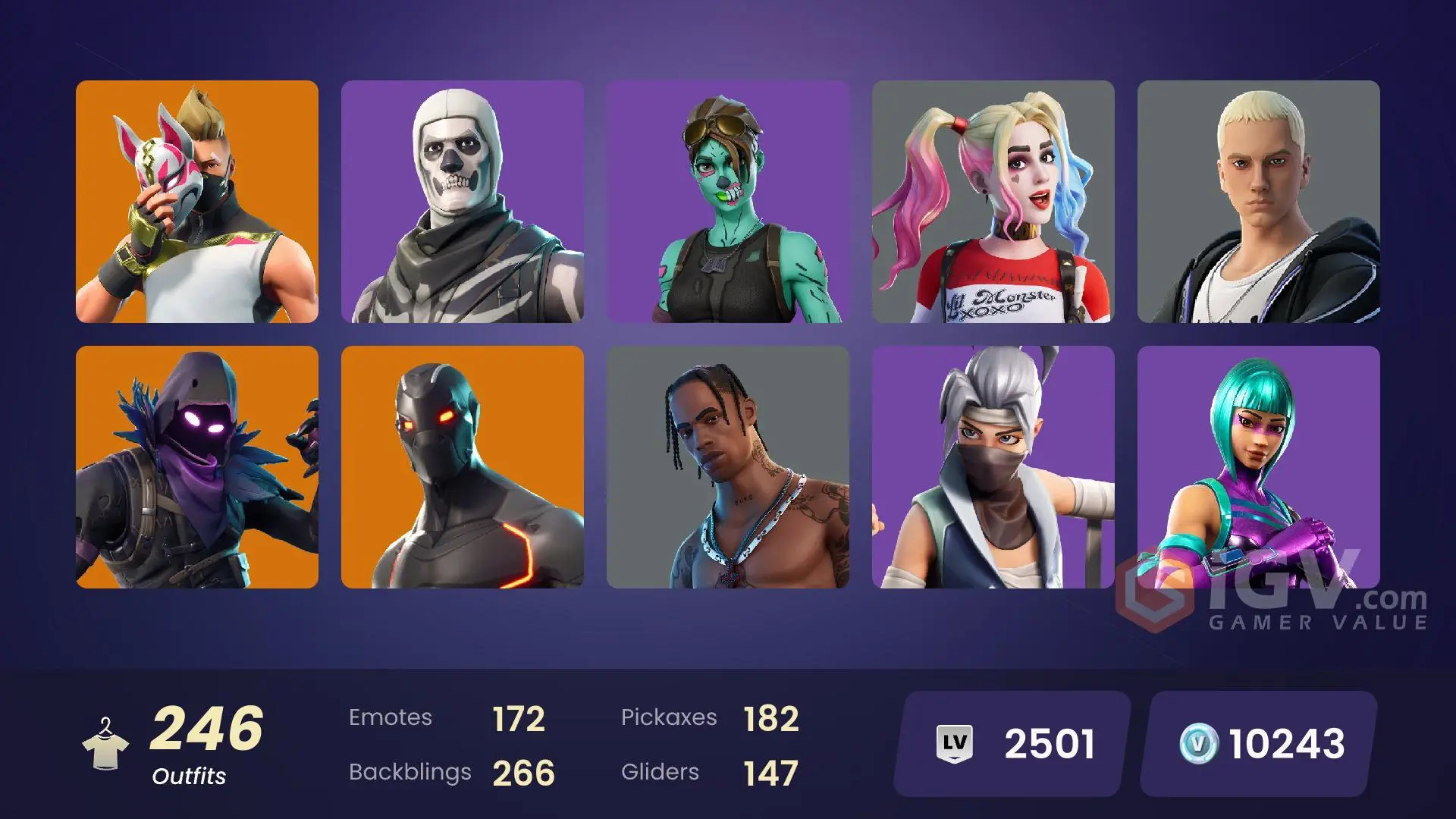Viewport: 1456px width, 819px height.
Task: Open the purple-eyed Raven skin tile
Action: coord(197,466)
